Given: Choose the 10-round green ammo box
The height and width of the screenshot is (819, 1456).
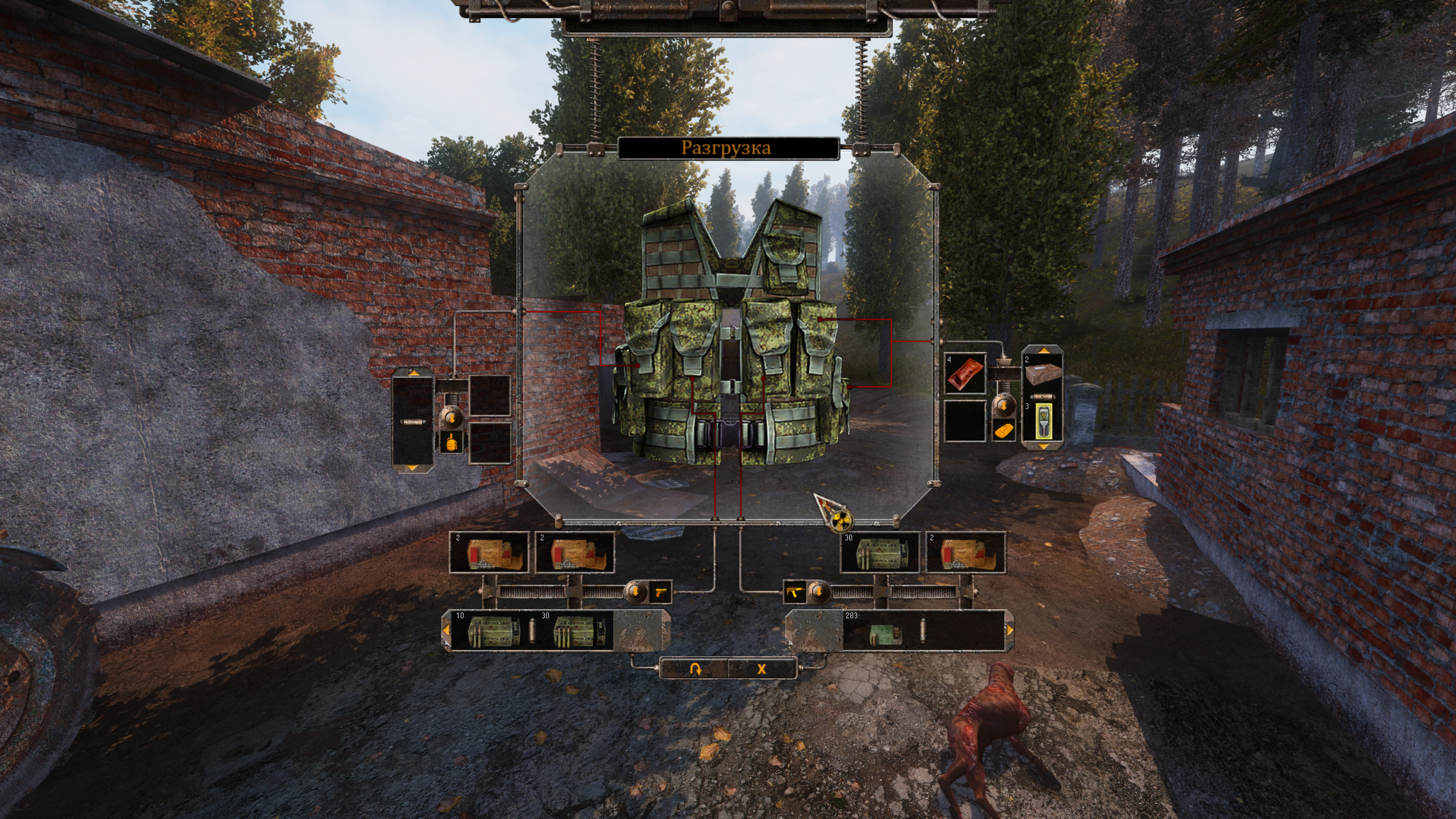Looking at the screenshot, I should point(493,631).
